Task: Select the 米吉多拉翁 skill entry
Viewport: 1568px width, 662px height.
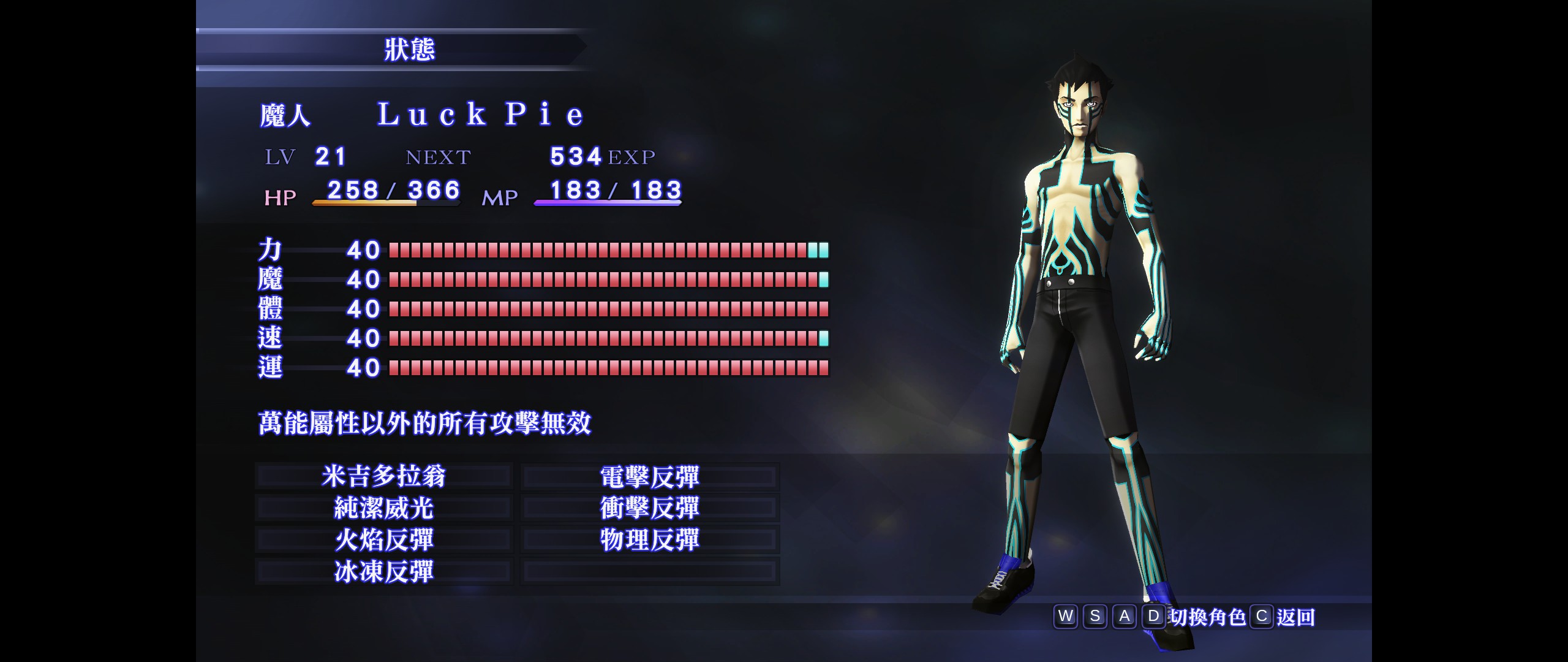Action: tap(384, 476)
